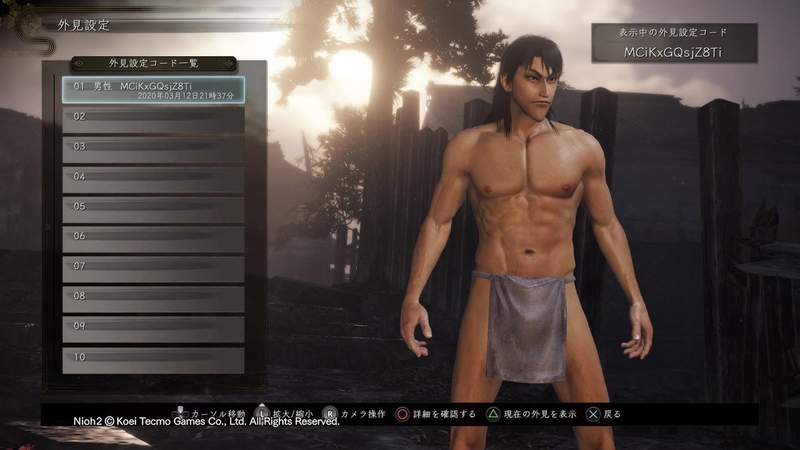The image size is (800, 450).
Task: Select code slot 09
Action: click(153, 329)
